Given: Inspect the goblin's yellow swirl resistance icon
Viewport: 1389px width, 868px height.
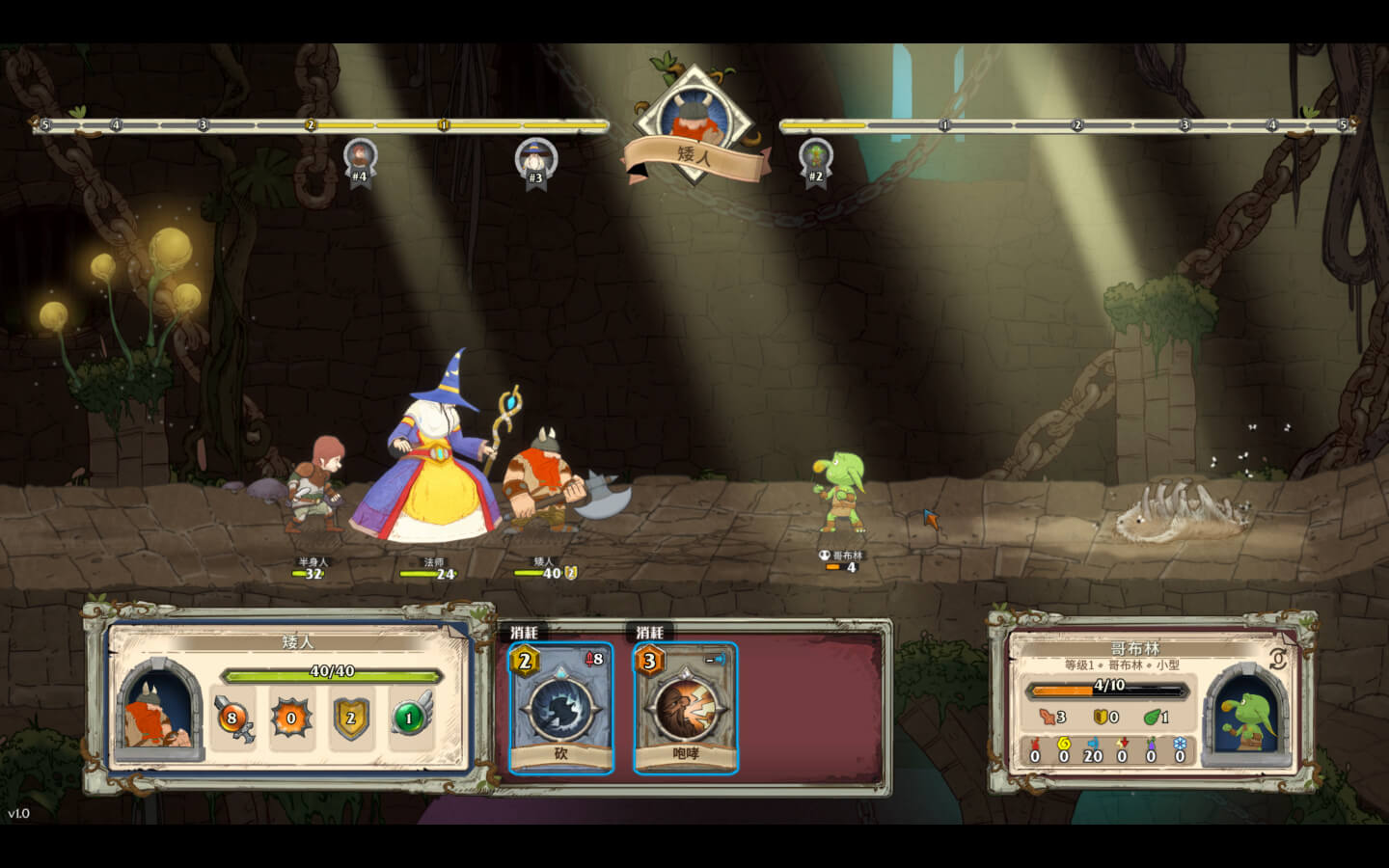Looking at the screenshot, I should click(1064, 745).
